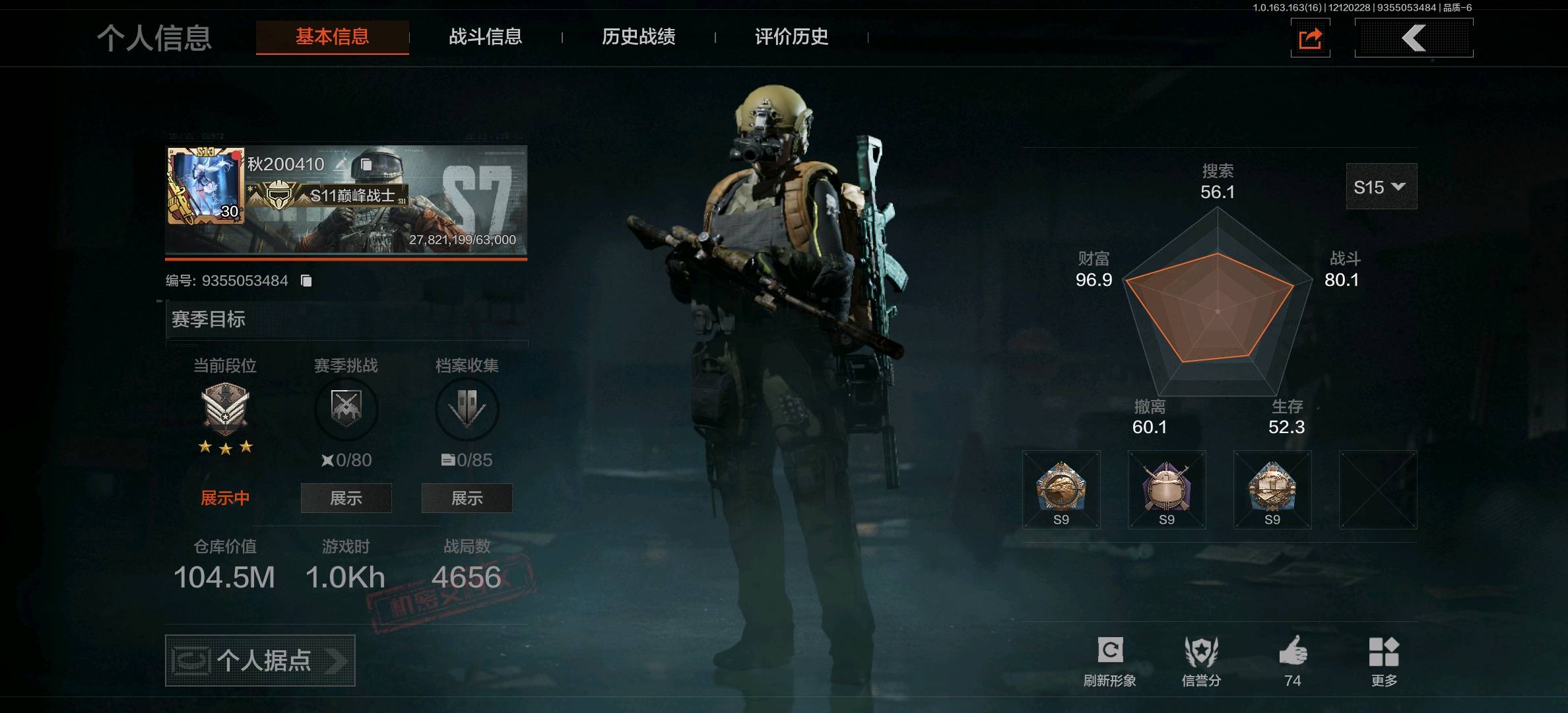Click the 基本信息 tab

point(332,37)
